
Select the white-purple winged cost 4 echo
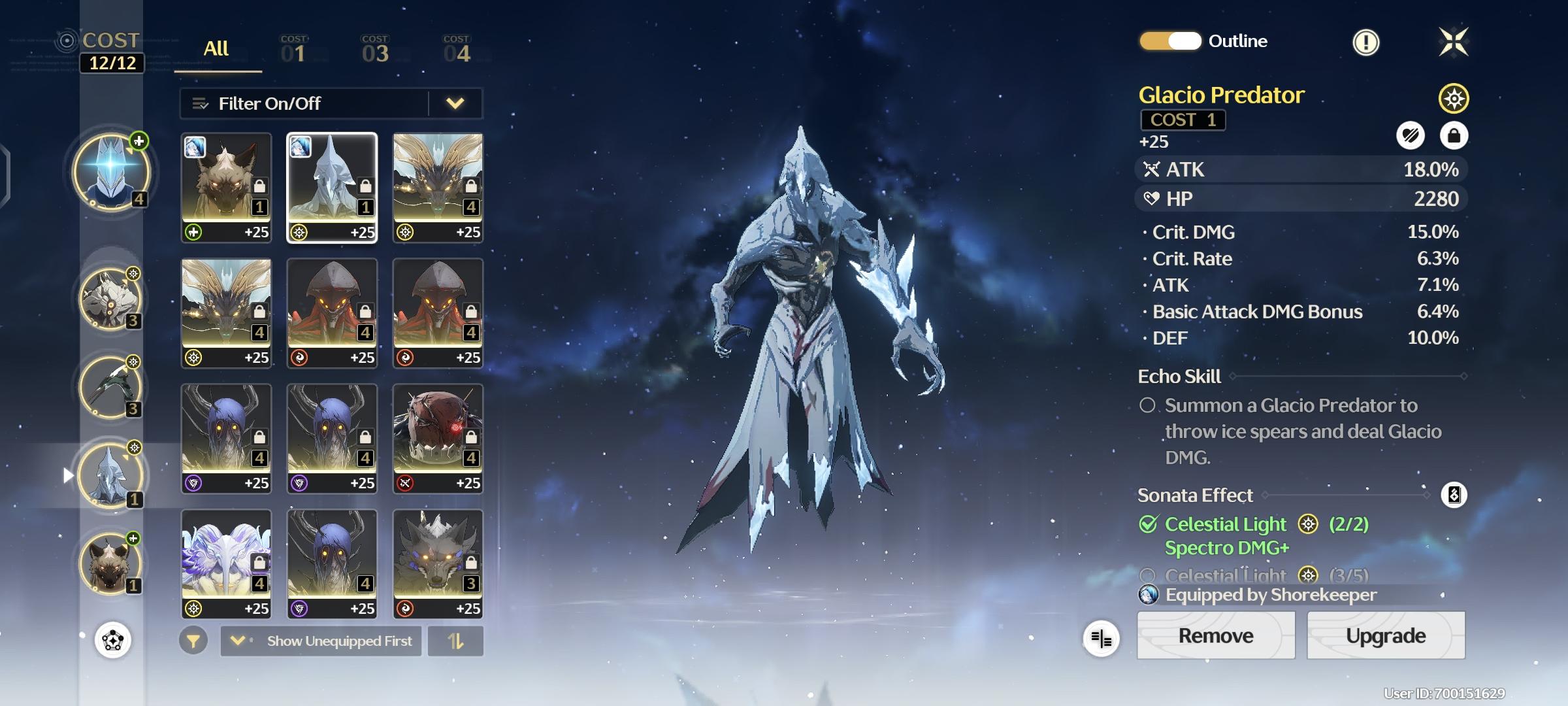(x=226, y=563)
